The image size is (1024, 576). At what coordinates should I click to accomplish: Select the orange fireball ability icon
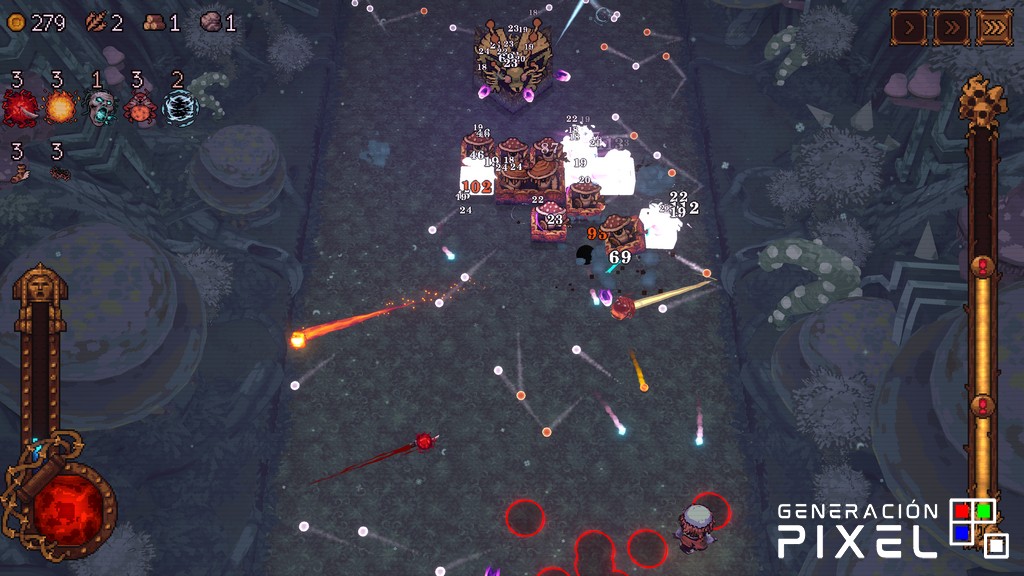click(x=60, y=108)
